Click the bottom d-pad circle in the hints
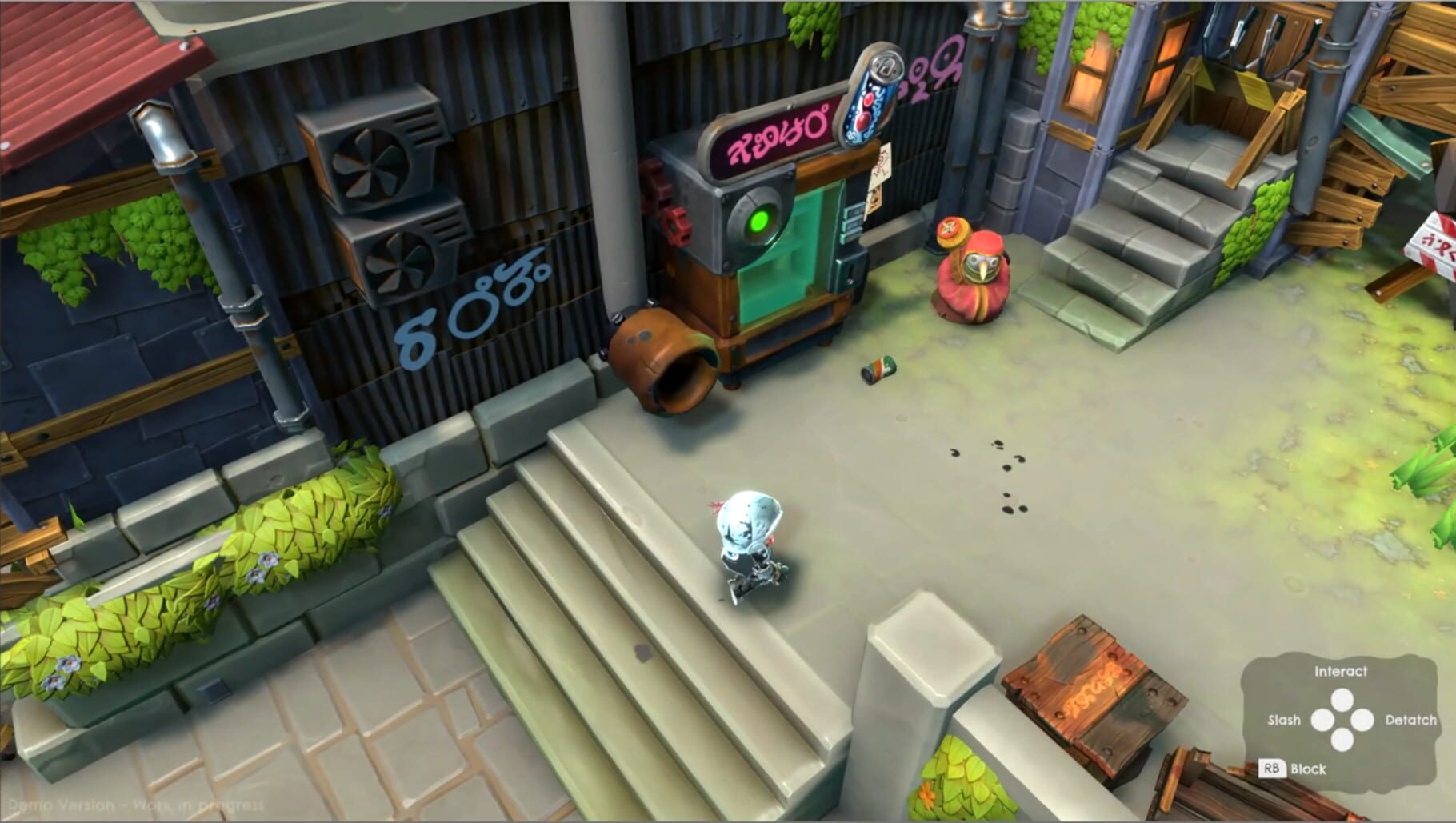 pos(1343,739)
